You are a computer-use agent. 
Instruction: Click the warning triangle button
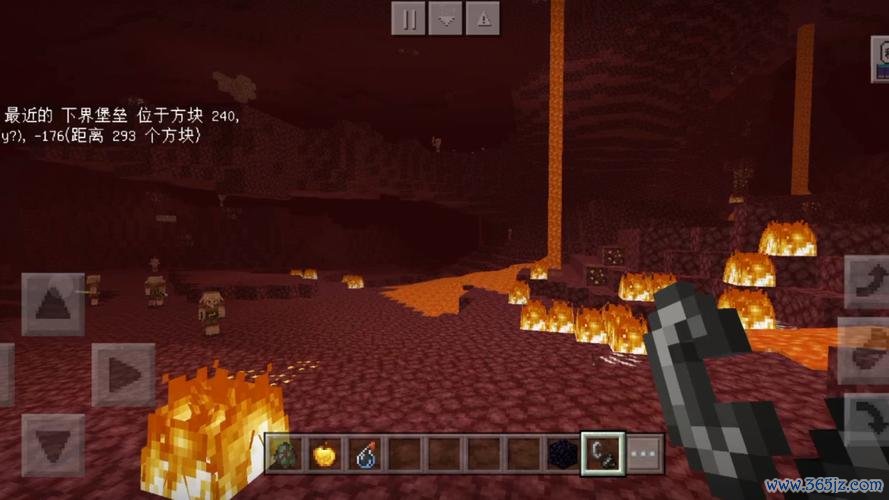click(483, 17)
